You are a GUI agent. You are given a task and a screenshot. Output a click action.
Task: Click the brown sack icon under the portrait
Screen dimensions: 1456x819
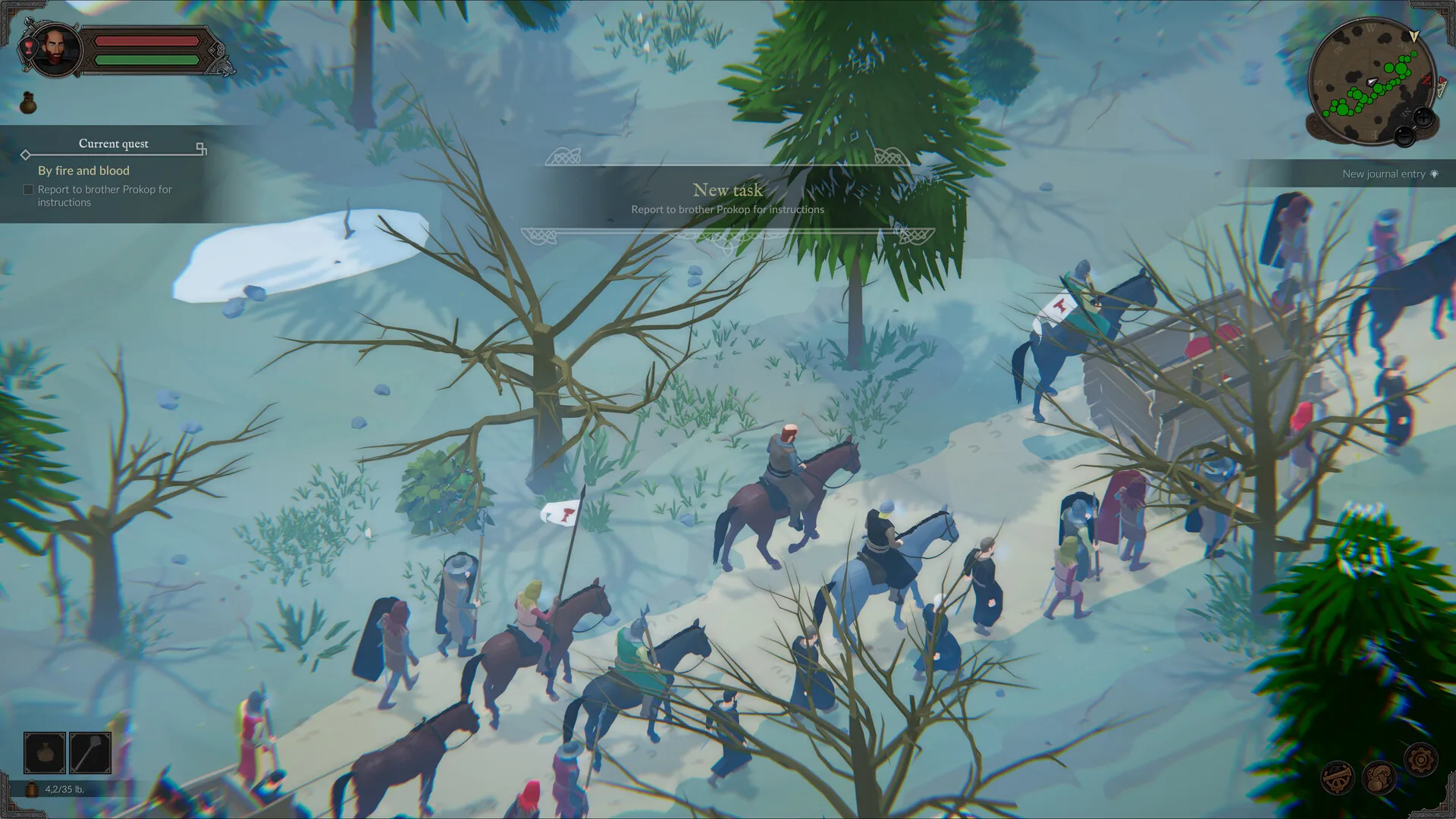(28, 103)
